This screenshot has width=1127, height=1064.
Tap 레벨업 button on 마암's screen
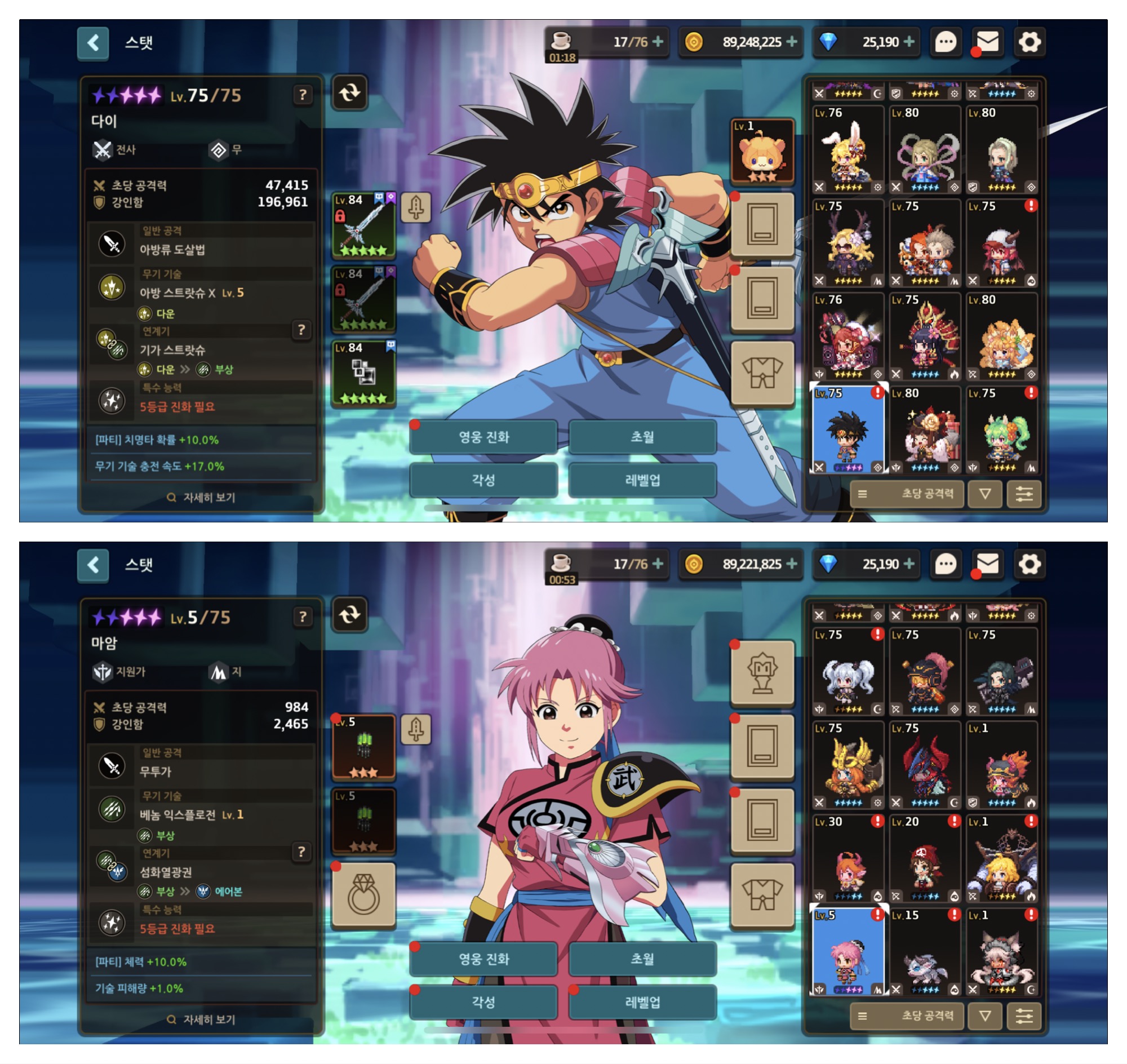(642, 1002)
